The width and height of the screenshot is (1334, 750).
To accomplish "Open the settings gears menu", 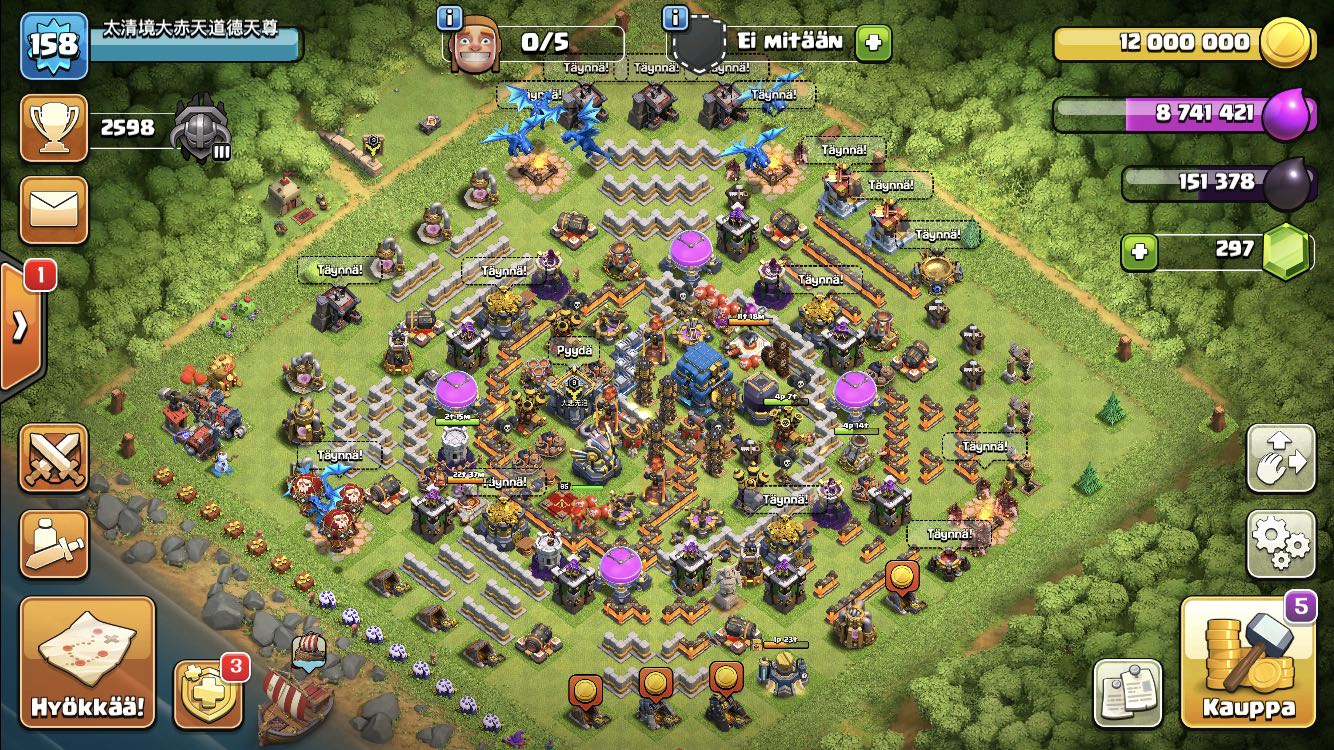I will point(1281,544).
